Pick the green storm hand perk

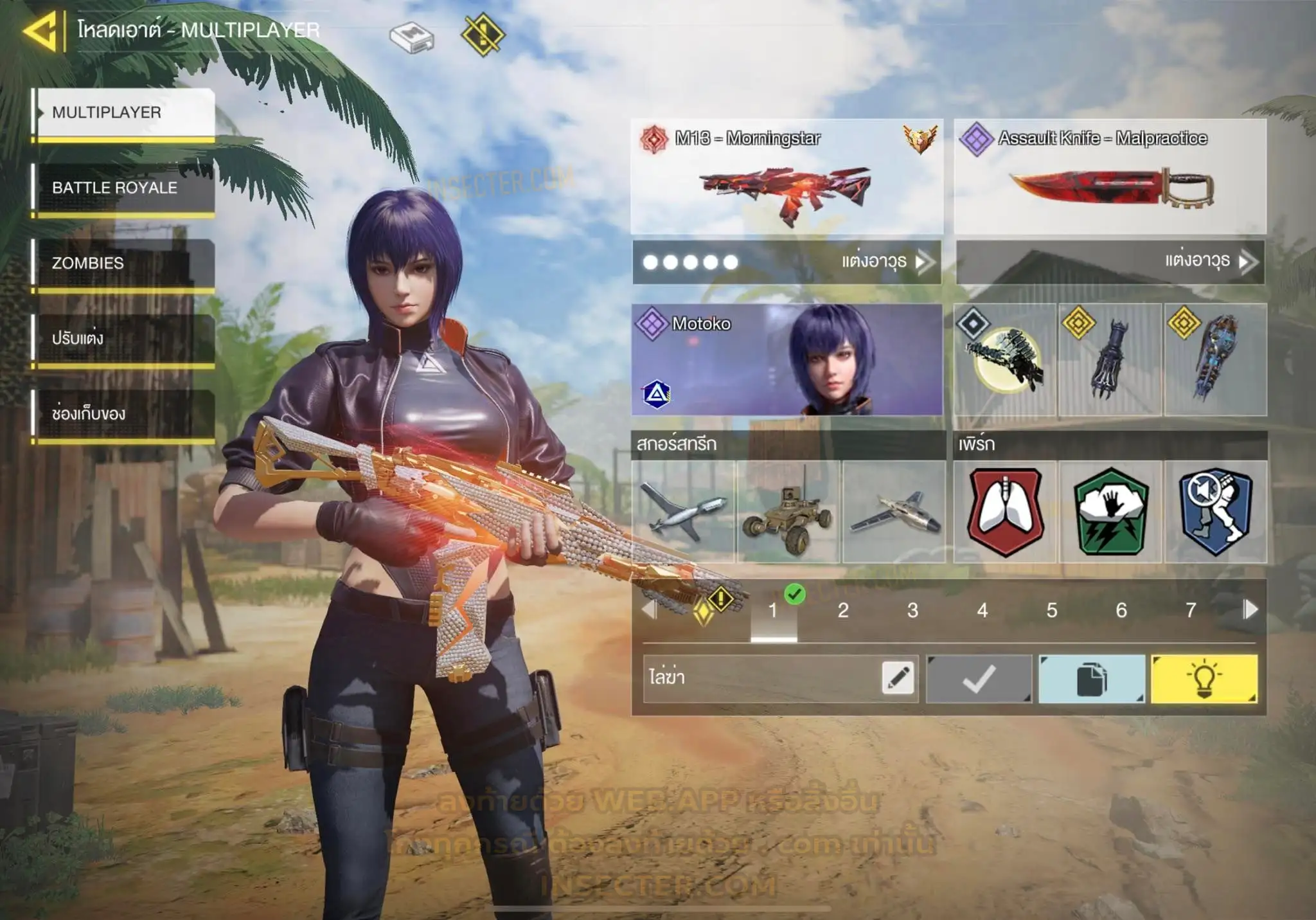1110,512
